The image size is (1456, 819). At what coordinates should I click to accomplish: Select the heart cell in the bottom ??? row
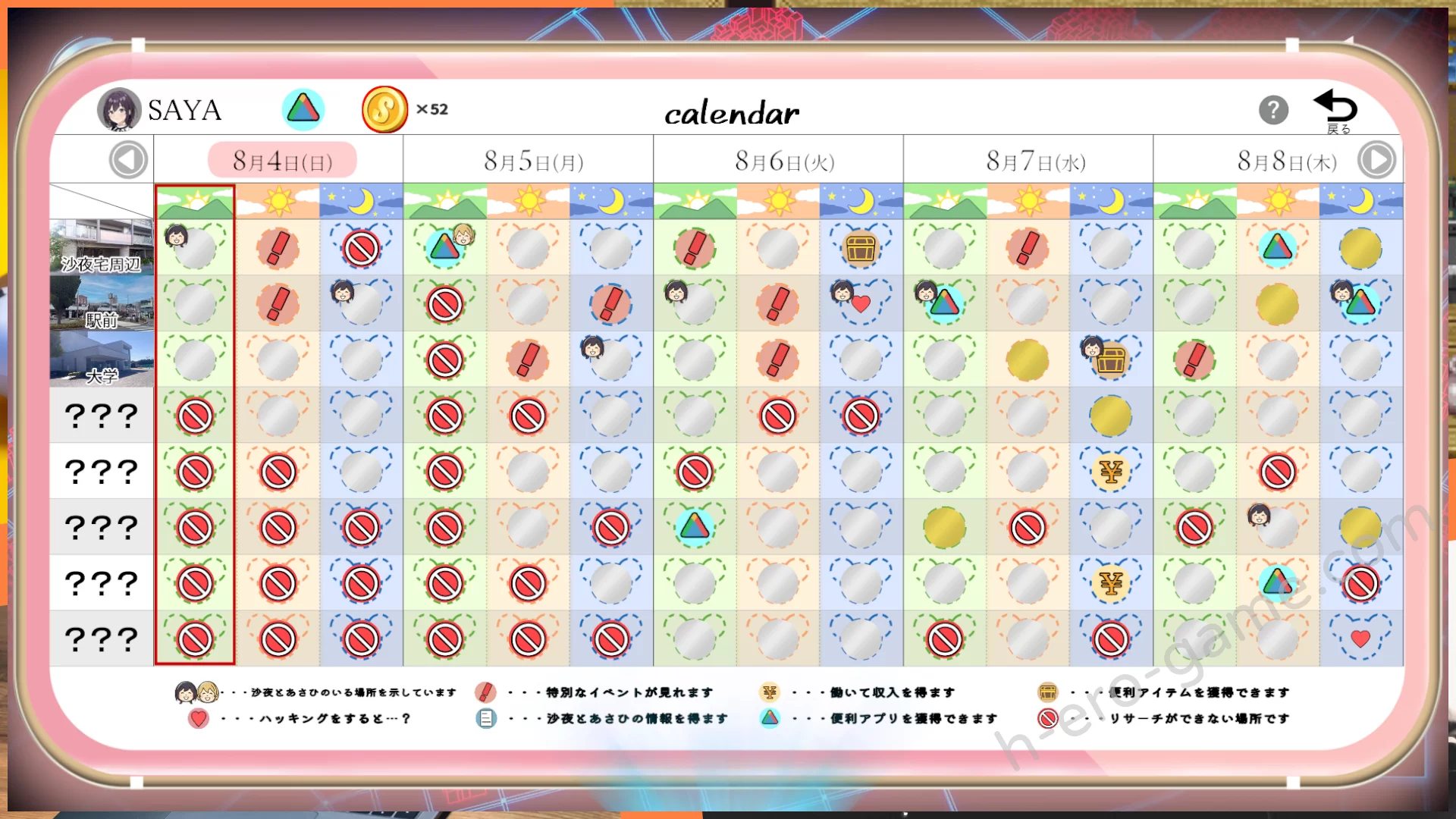click(1360, 639)
